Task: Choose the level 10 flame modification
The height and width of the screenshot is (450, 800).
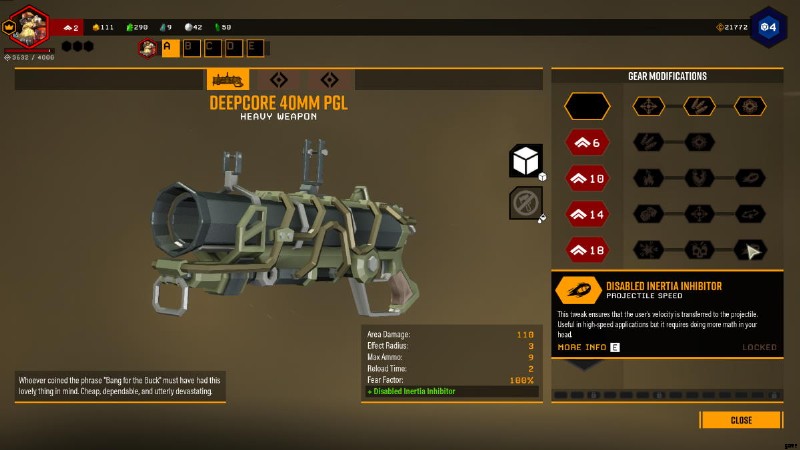Action: click(x=649, y=178)
